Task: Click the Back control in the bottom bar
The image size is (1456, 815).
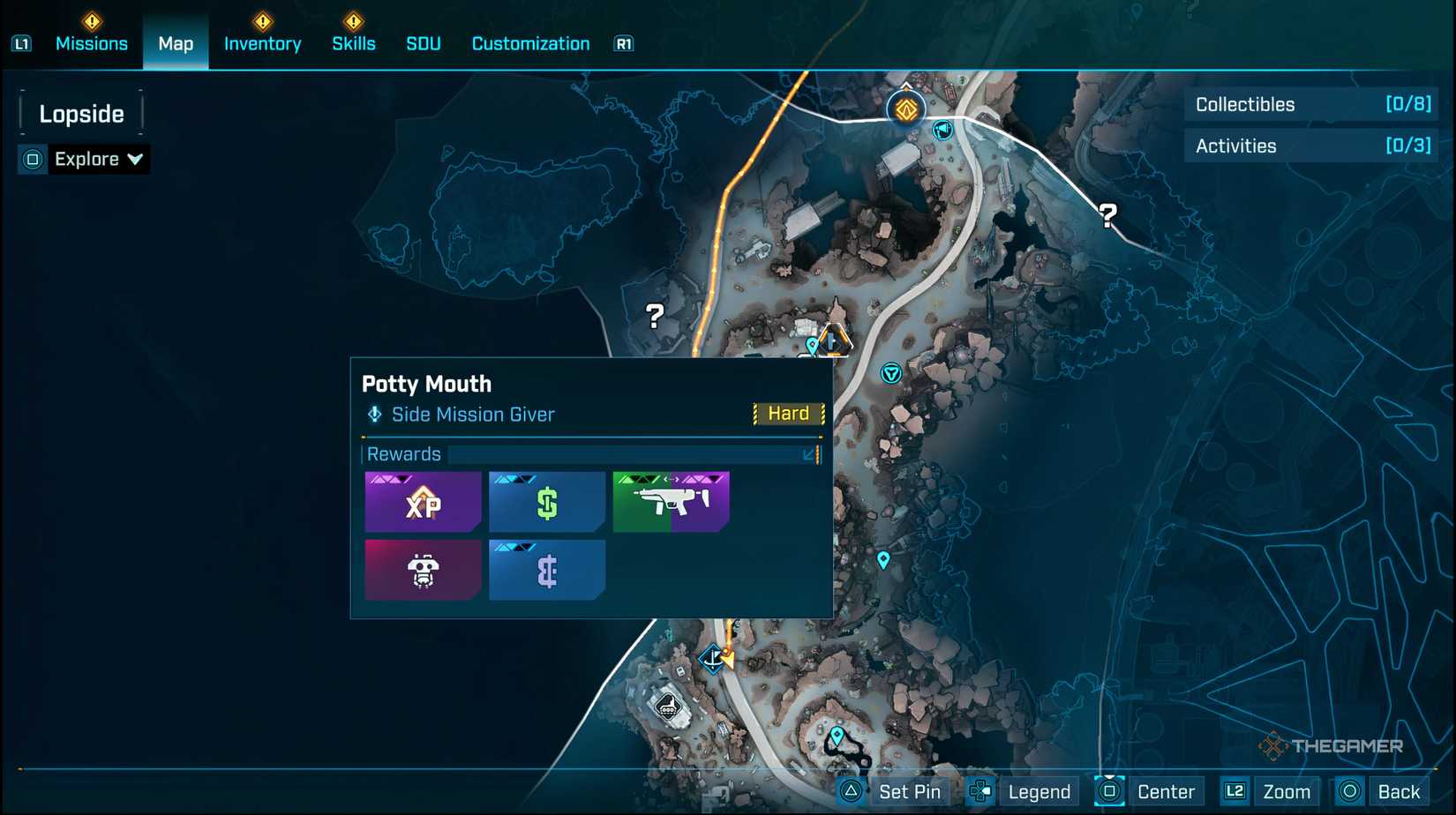Action: click(1399, 791)
